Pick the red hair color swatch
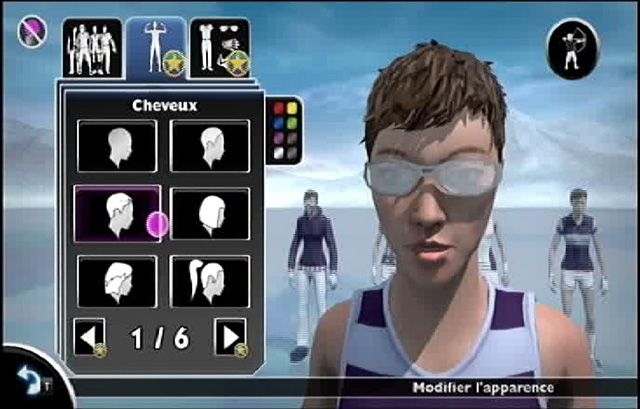Image resolution: width=640 pixels, height=409 pixels. [x=279, y=109]
